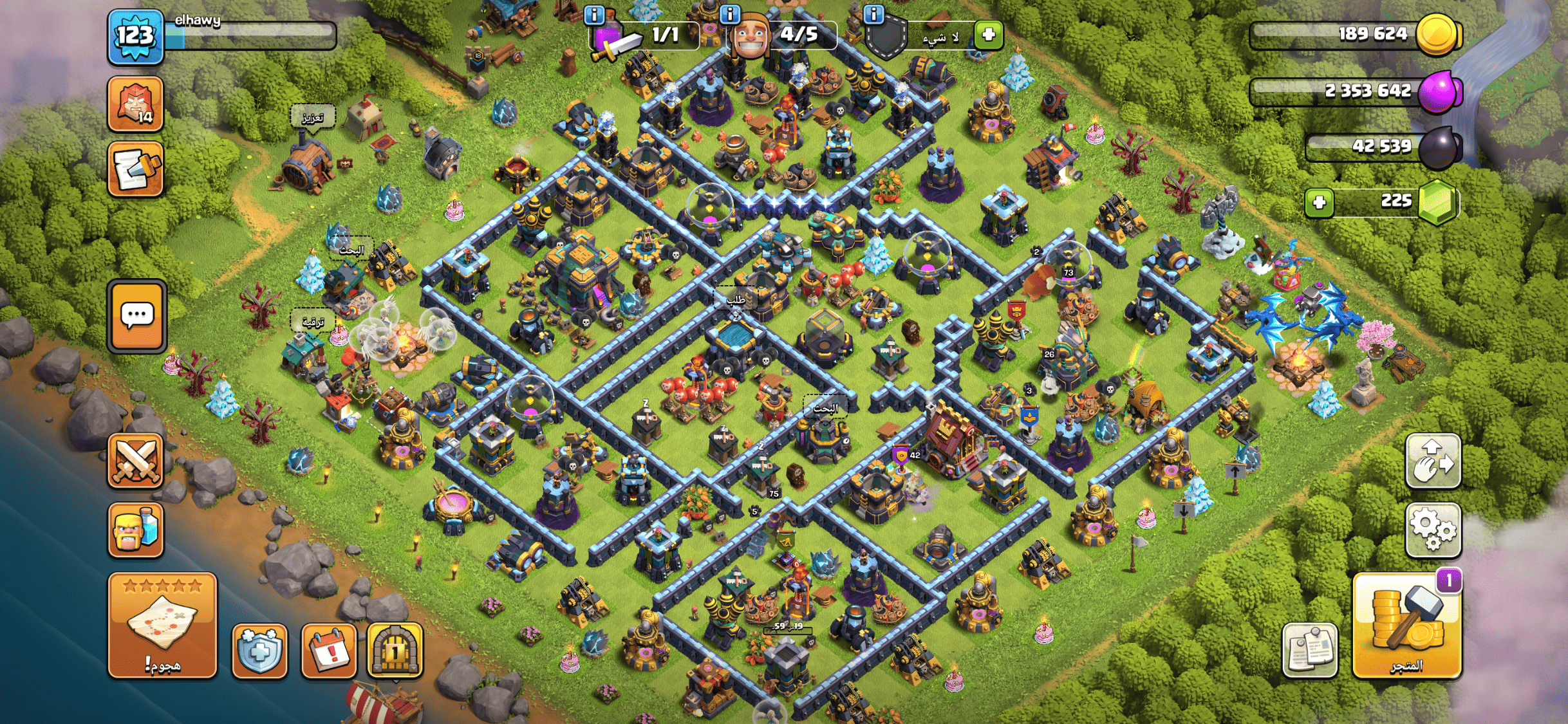Open the chat speech bubble panel

pos(137,316)
